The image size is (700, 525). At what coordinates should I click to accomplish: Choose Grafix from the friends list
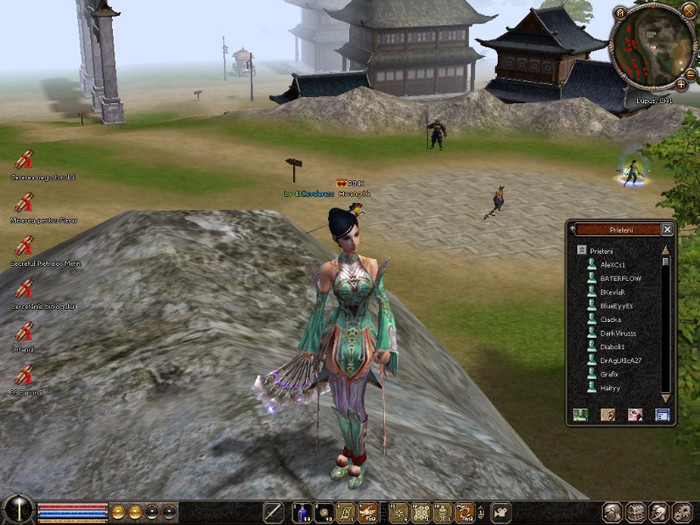point(607,373)
